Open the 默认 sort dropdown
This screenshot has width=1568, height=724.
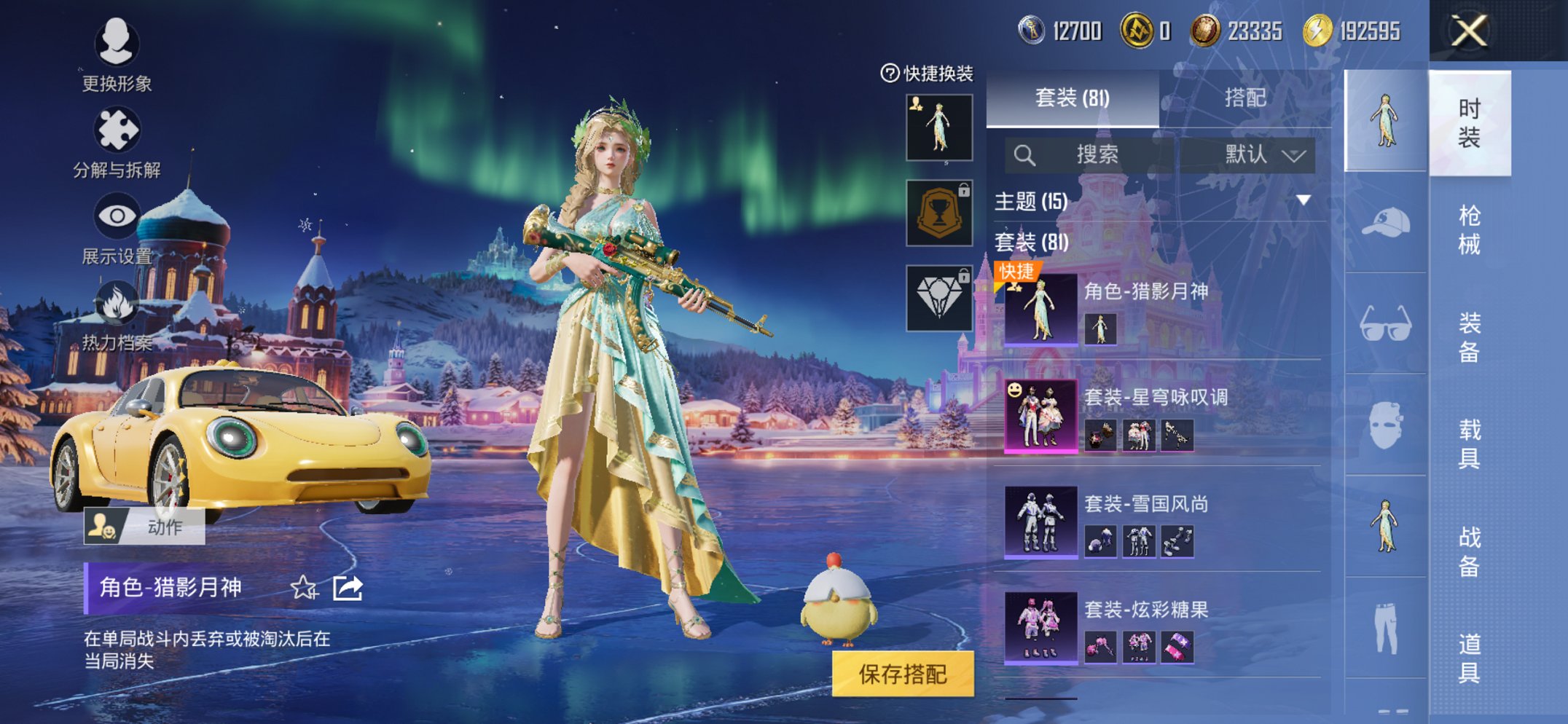pos(1264,154)
